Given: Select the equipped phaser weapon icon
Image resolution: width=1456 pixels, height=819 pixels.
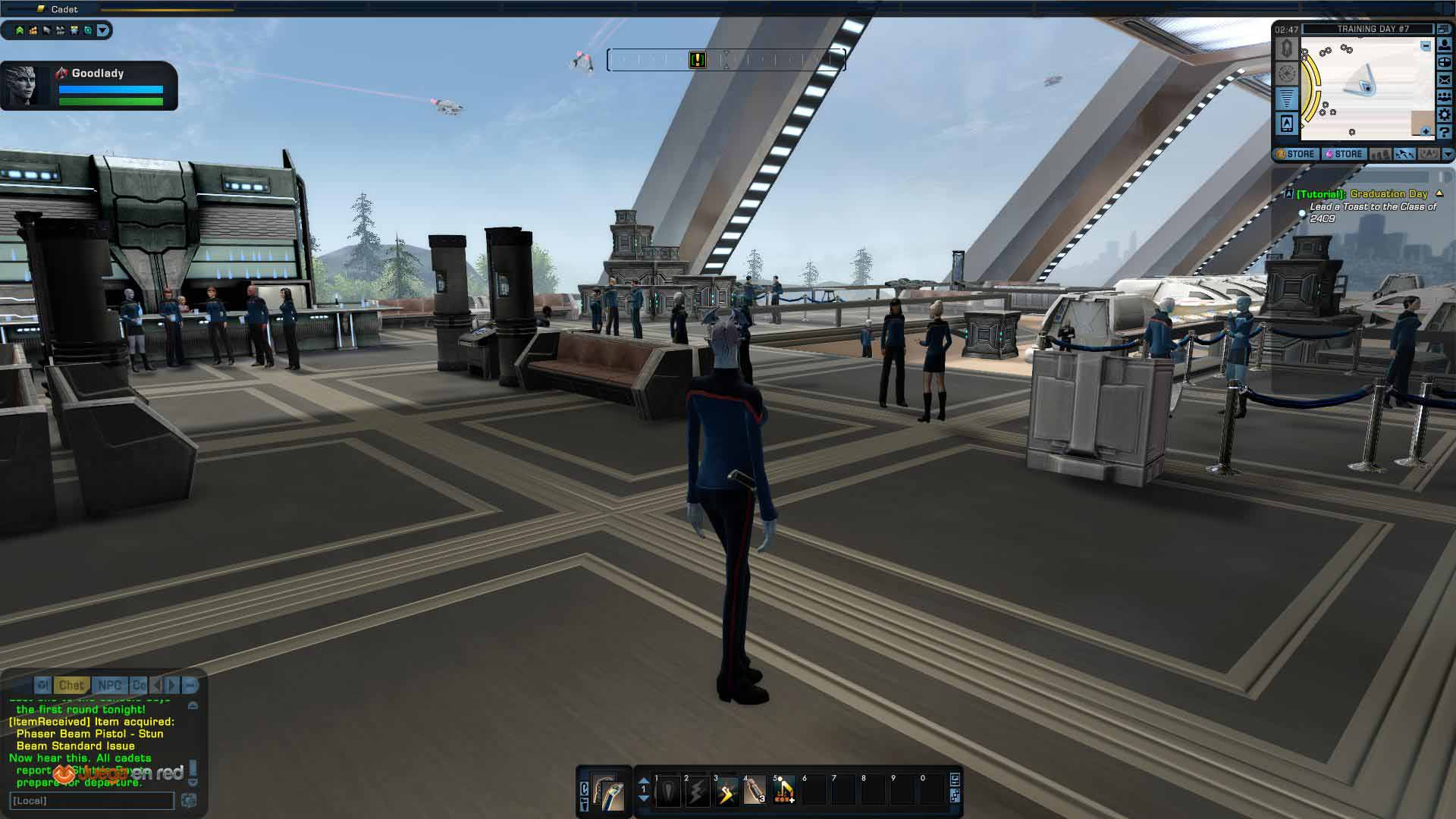Looking at the screenshot, I should (608, 792).
